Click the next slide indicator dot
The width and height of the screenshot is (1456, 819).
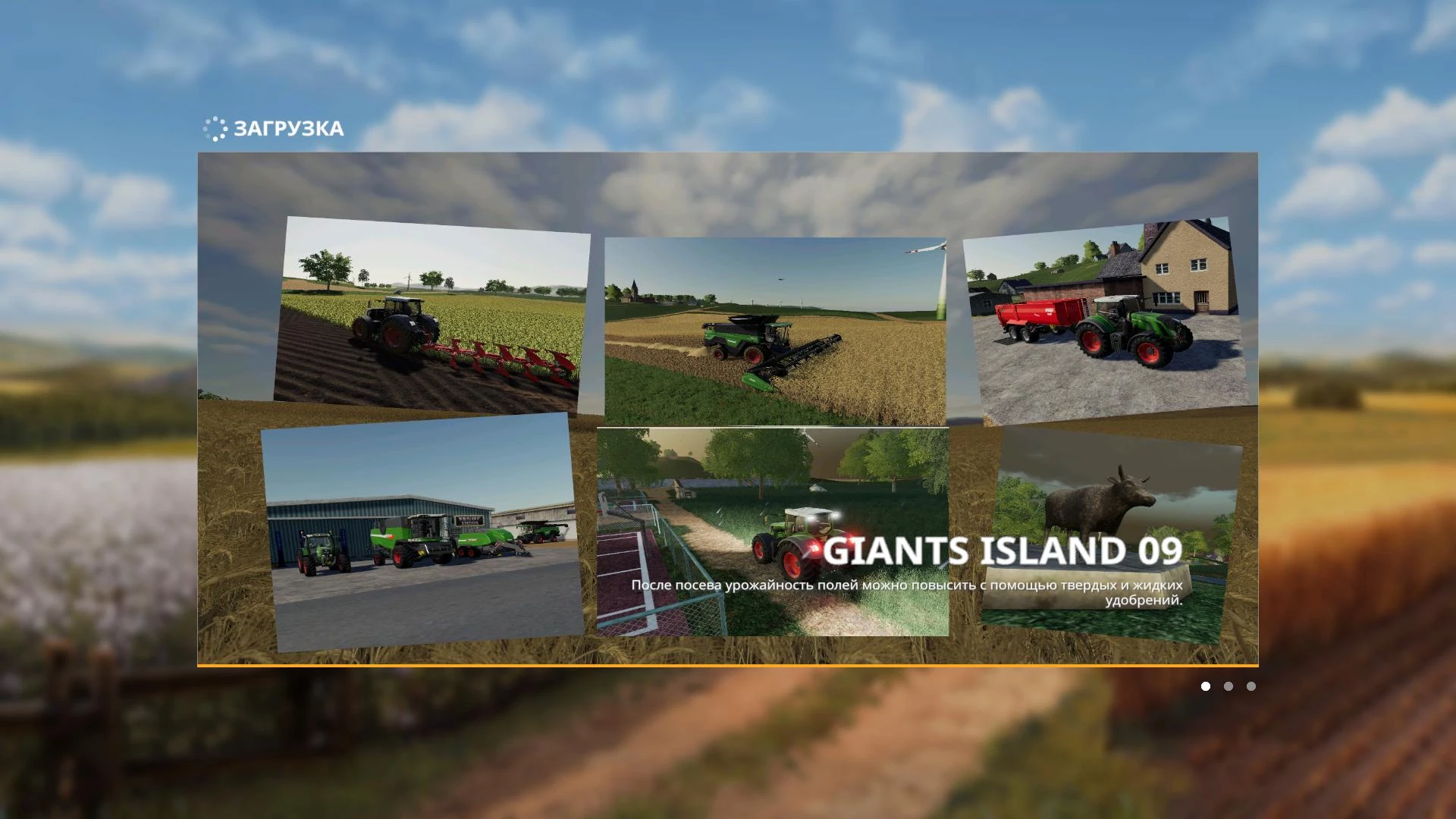(x=1228, y=686)
